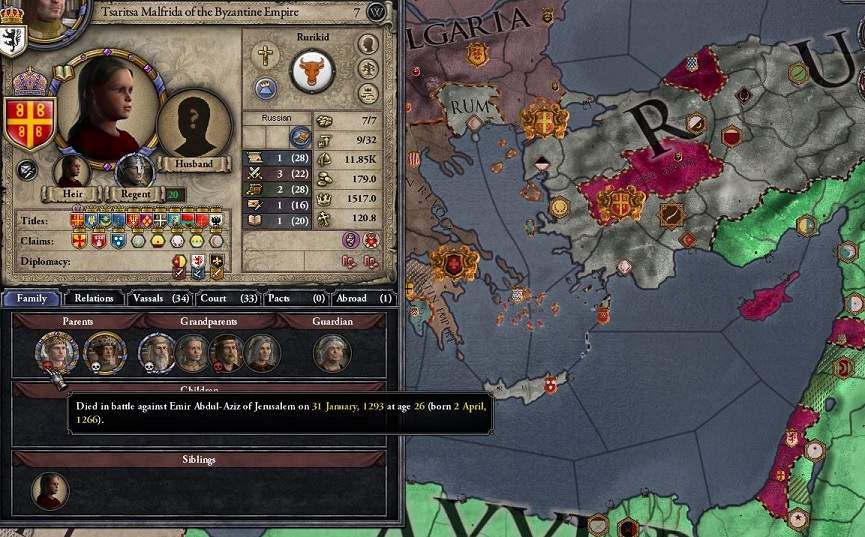Click the Orthodox cross religion icon
Screen dimensions: 865x537
pyautogui.click(x=265, y=54)
